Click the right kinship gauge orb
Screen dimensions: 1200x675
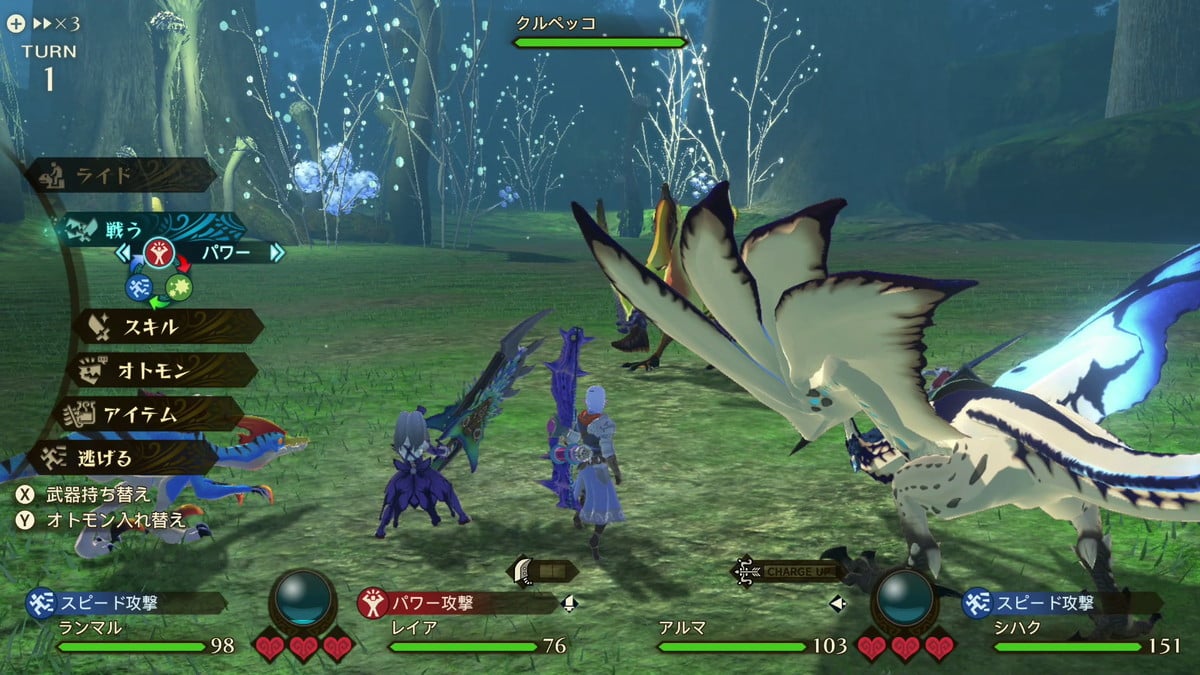pos(904,598)
